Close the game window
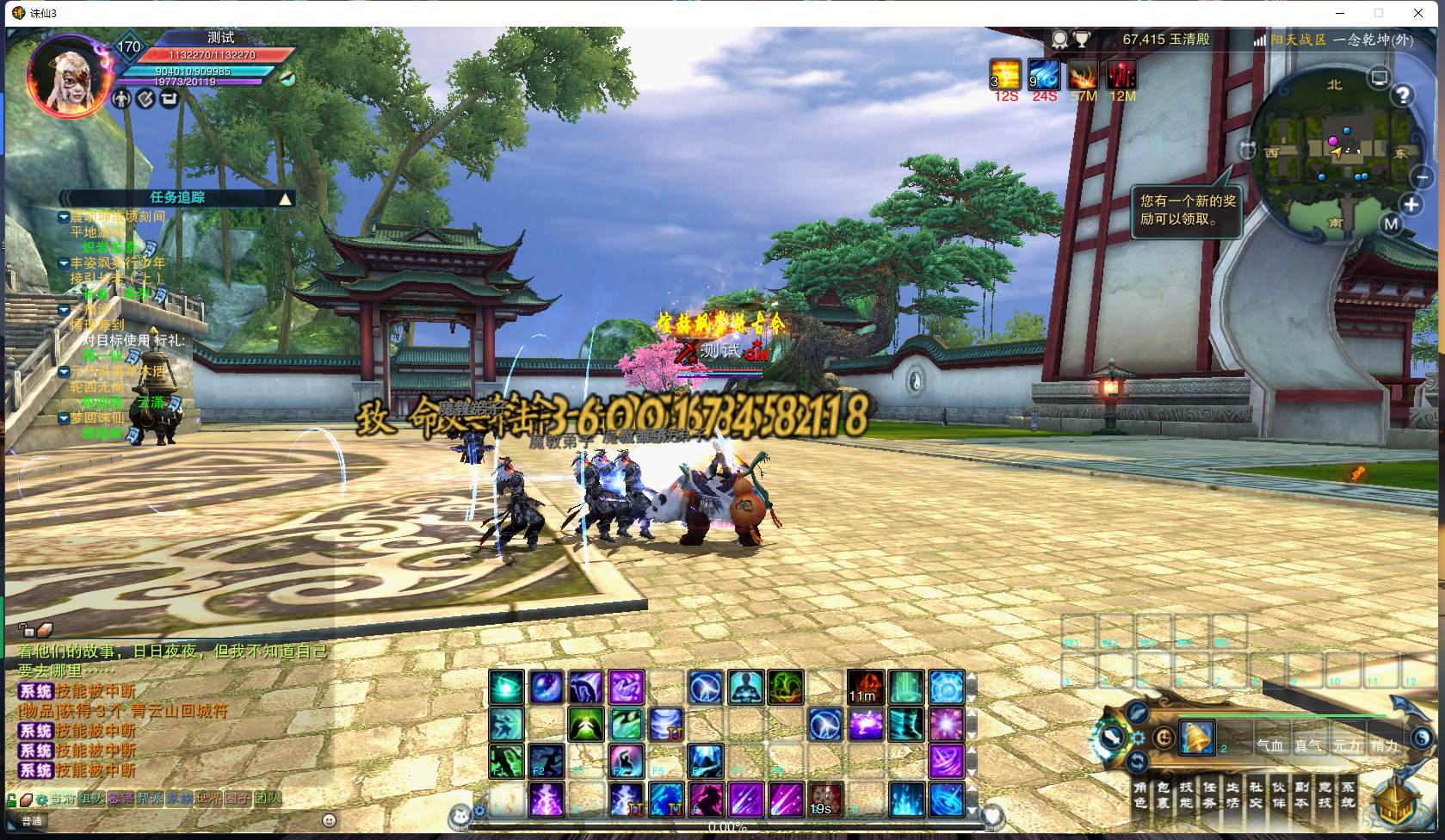 tap(1418, 13)
